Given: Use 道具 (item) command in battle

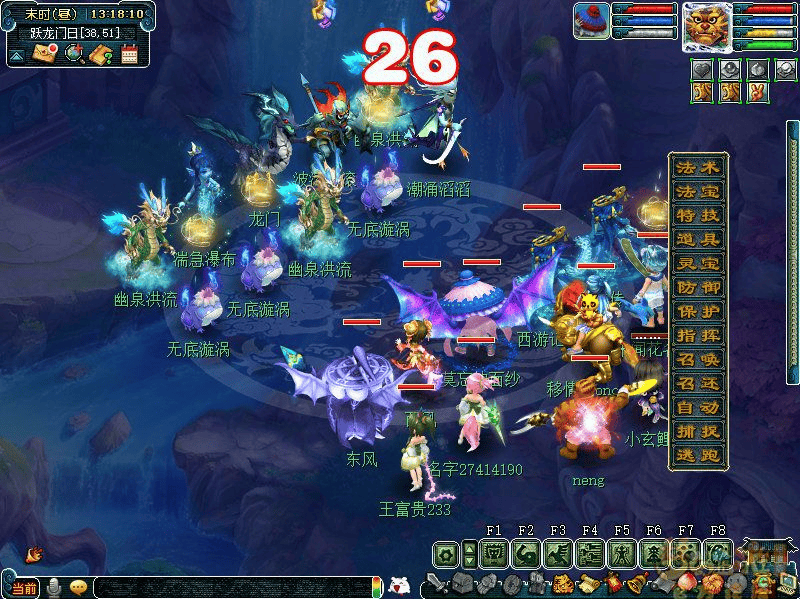Looking at the screenshot, I should tap(697, 239).
